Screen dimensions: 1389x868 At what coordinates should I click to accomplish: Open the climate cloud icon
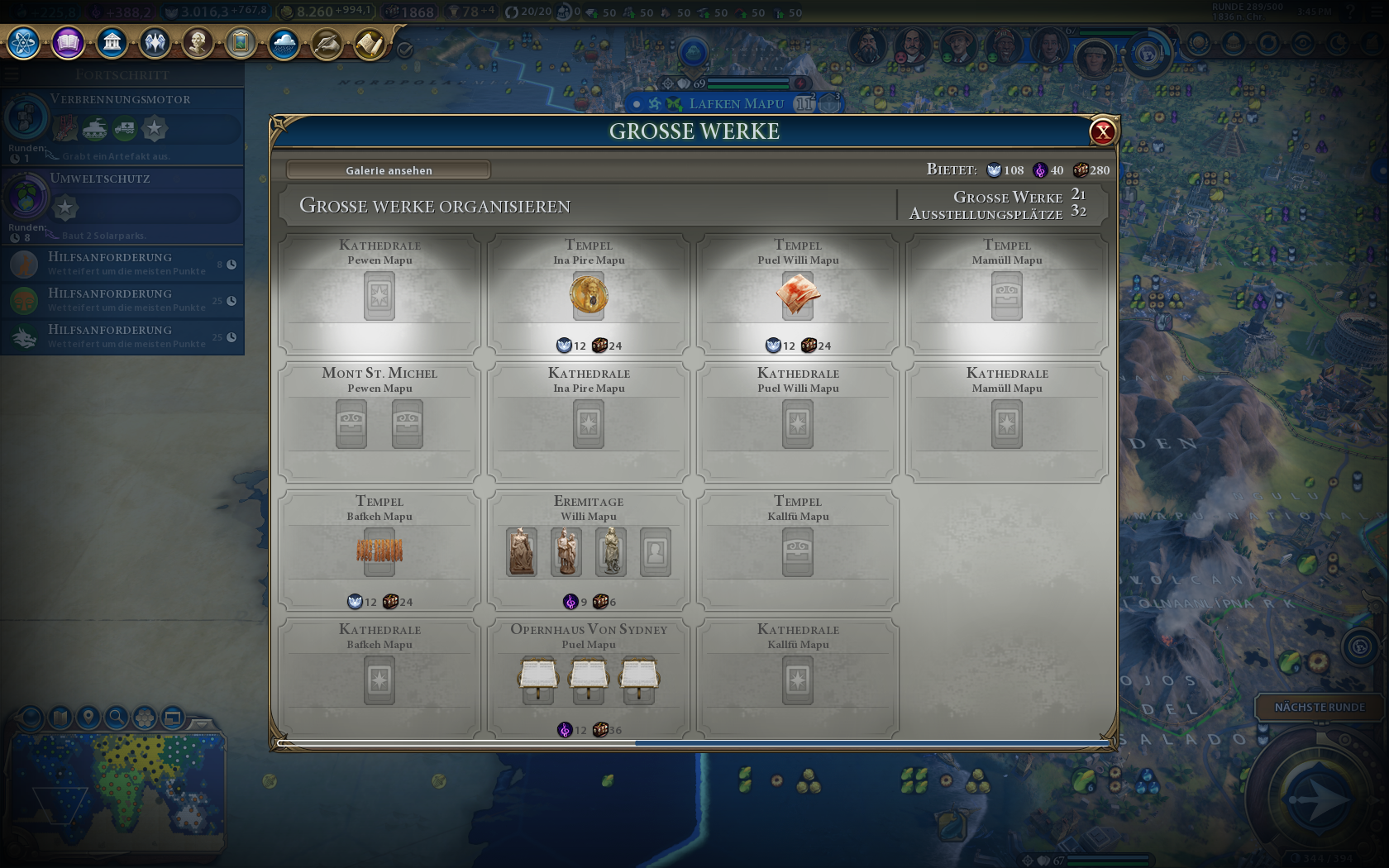pyautogui.click(x=284, y=42)
